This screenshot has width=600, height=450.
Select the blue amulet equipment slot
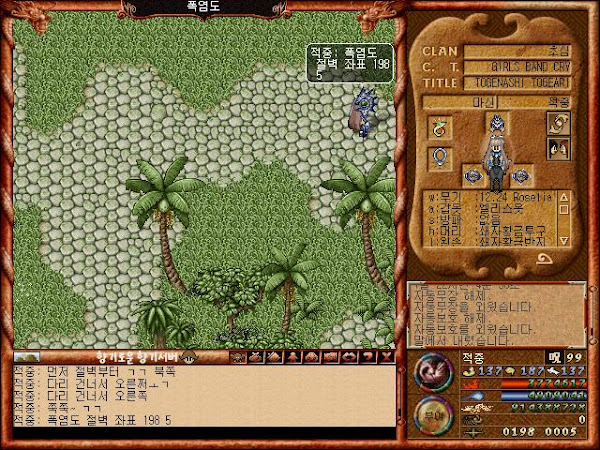click(x=439, y=157)
